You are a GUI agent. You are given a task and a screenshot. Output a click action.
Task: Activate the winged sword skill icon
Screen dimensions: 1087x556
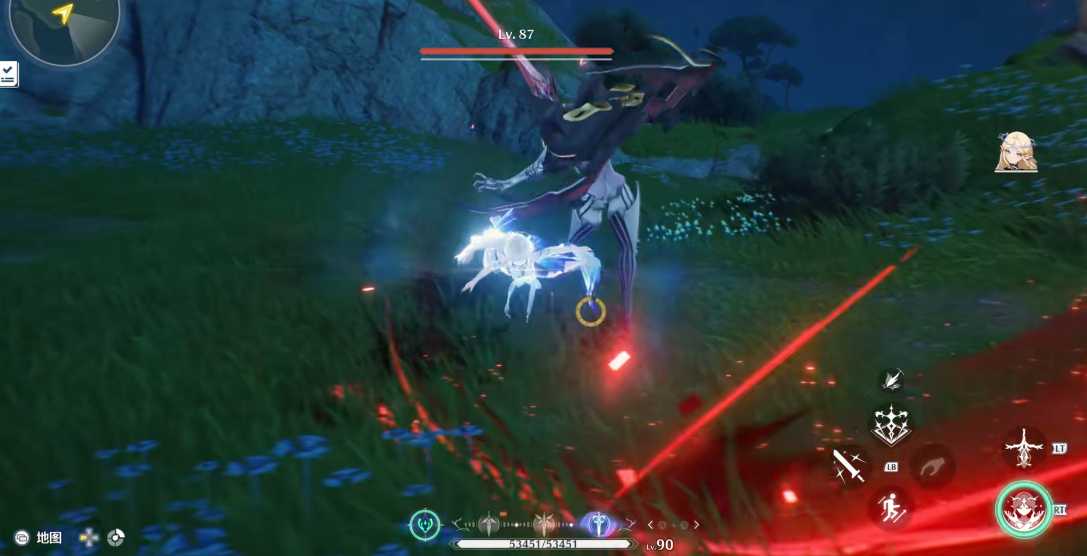[x=1024, y=448]
